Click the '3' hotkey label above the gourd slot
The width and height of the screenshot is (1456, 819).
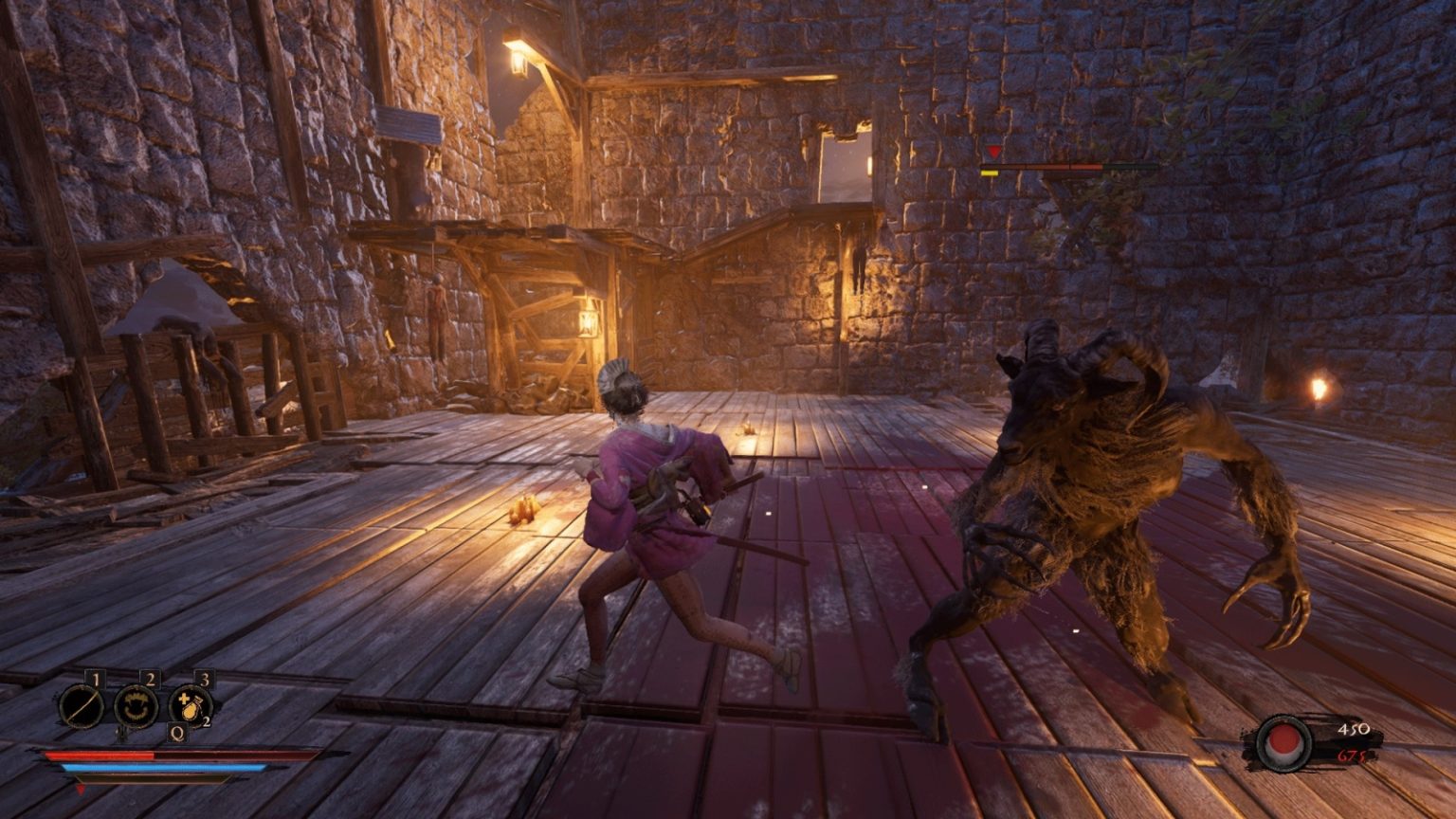tap(205, 679)
